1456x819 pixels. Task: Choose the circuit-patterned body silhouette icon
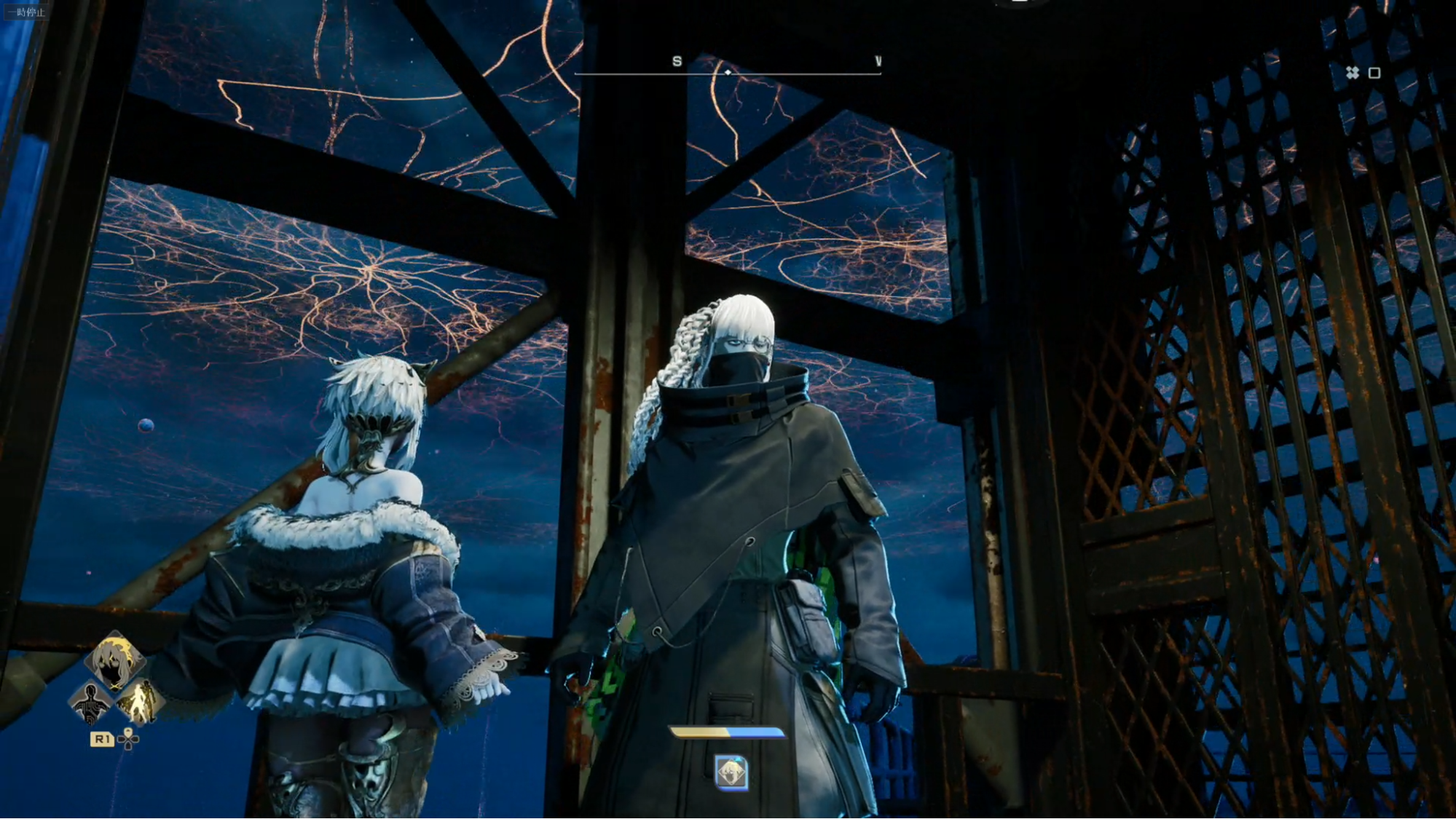click(90, 703)
